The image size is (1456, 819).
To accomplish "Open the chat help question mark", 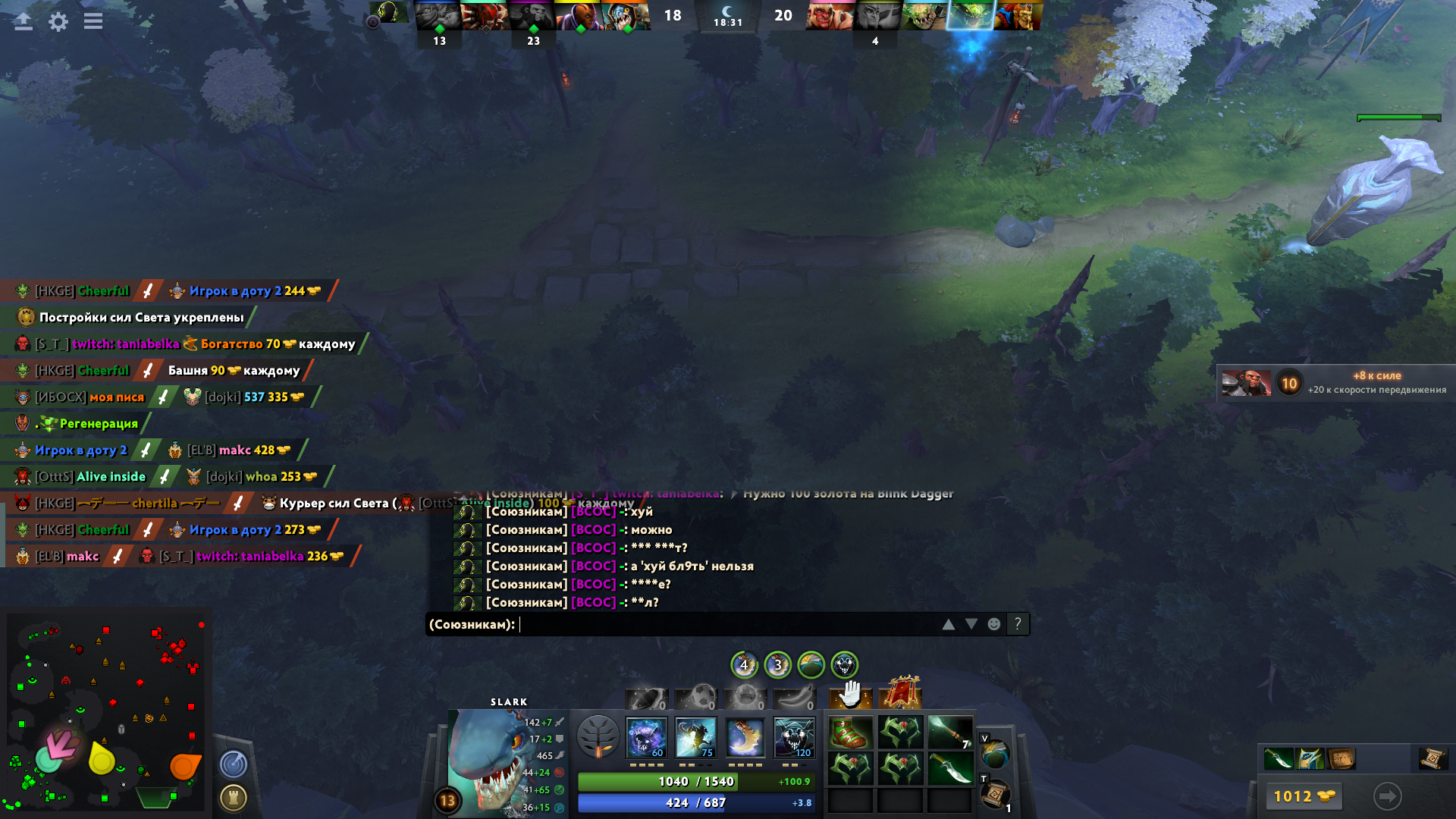I will point(1018,624).
